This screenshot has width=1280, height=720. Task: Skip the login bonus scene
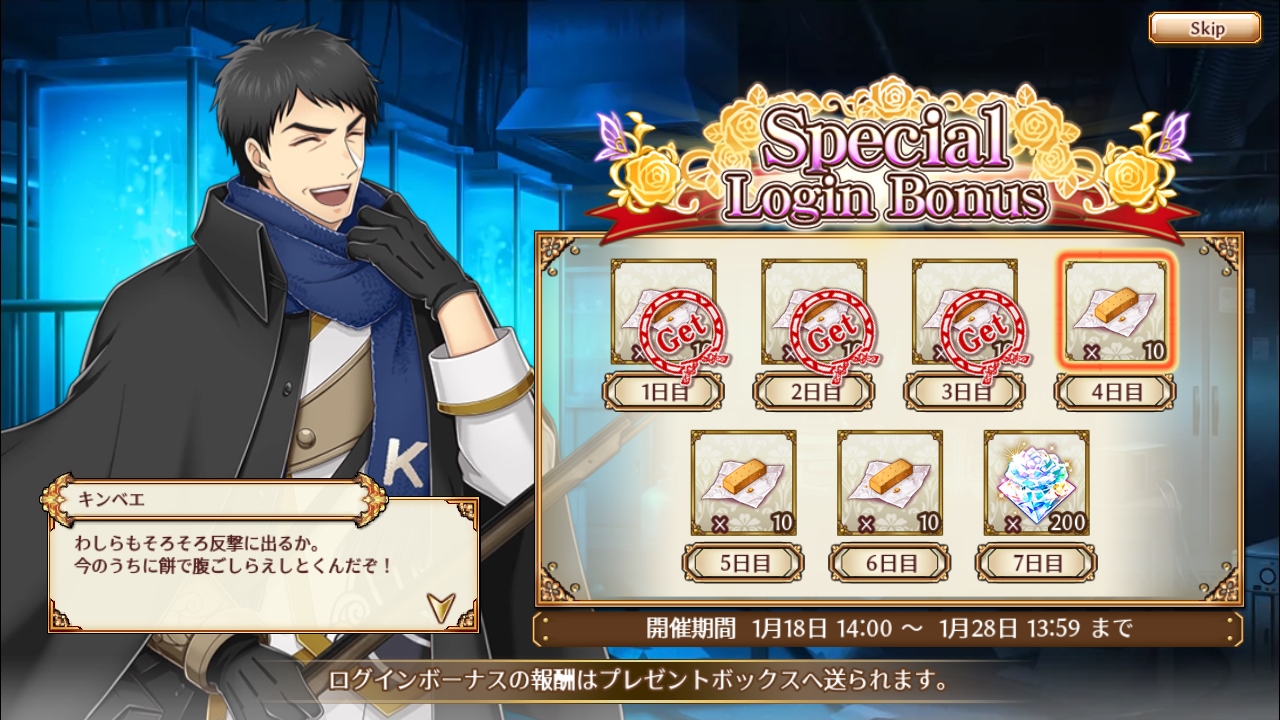pyautogui.click(x=1205, y=28)
